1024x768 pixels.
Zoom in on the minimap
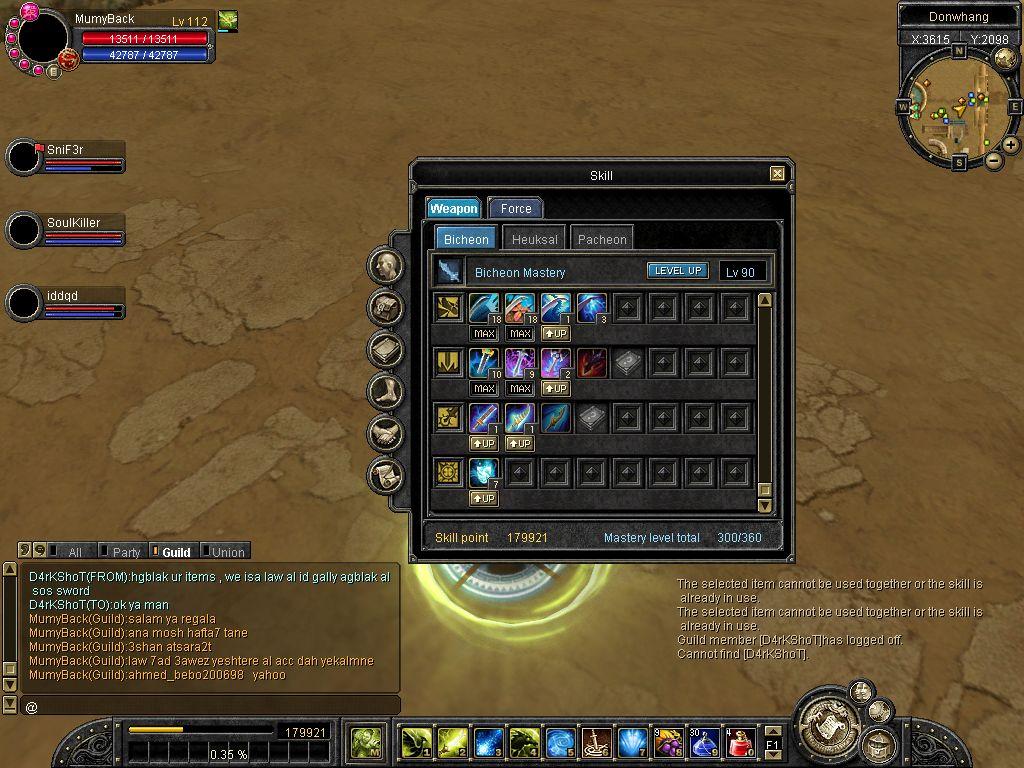tap(1011, 145)
